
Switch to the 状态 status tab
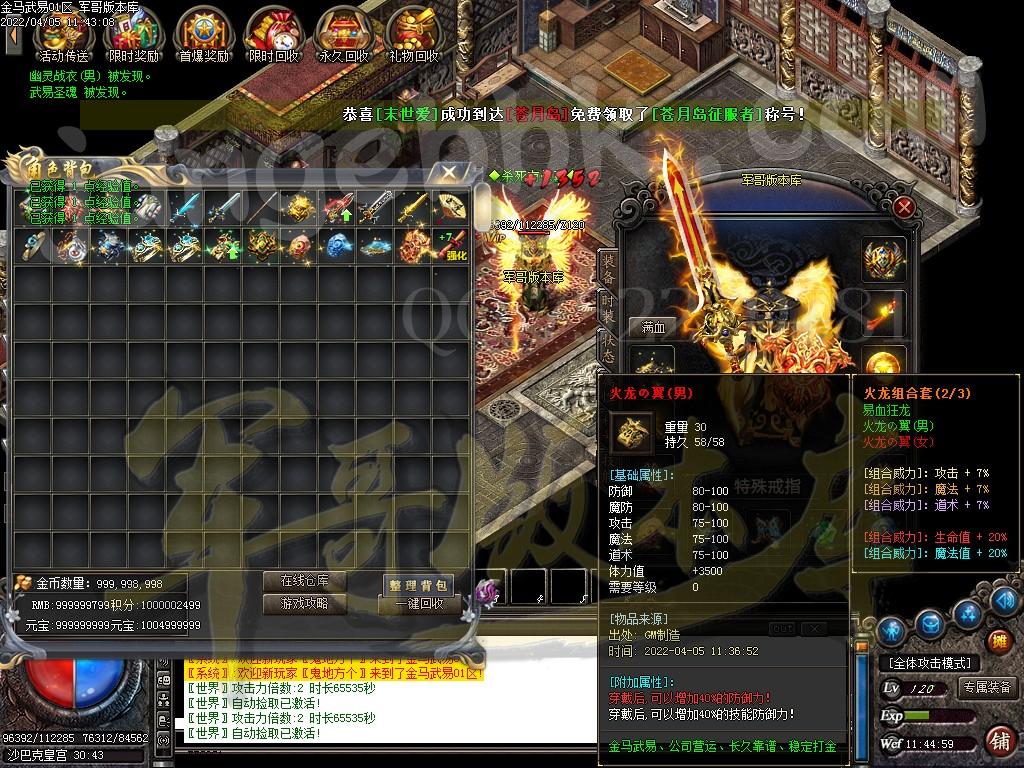(607, 345)
